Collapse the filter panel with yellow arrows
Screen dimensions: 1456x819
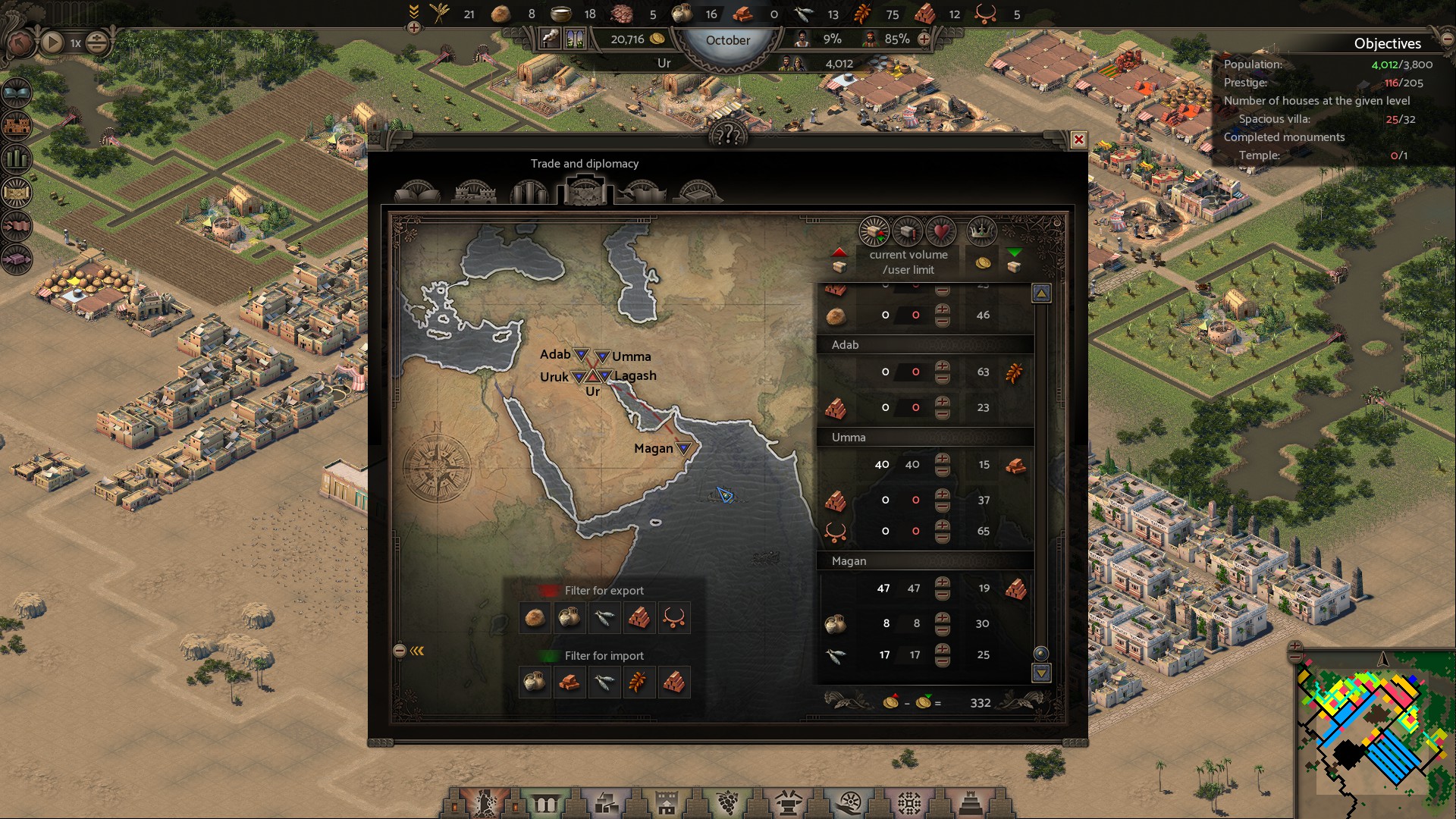(x=417, y=651)
